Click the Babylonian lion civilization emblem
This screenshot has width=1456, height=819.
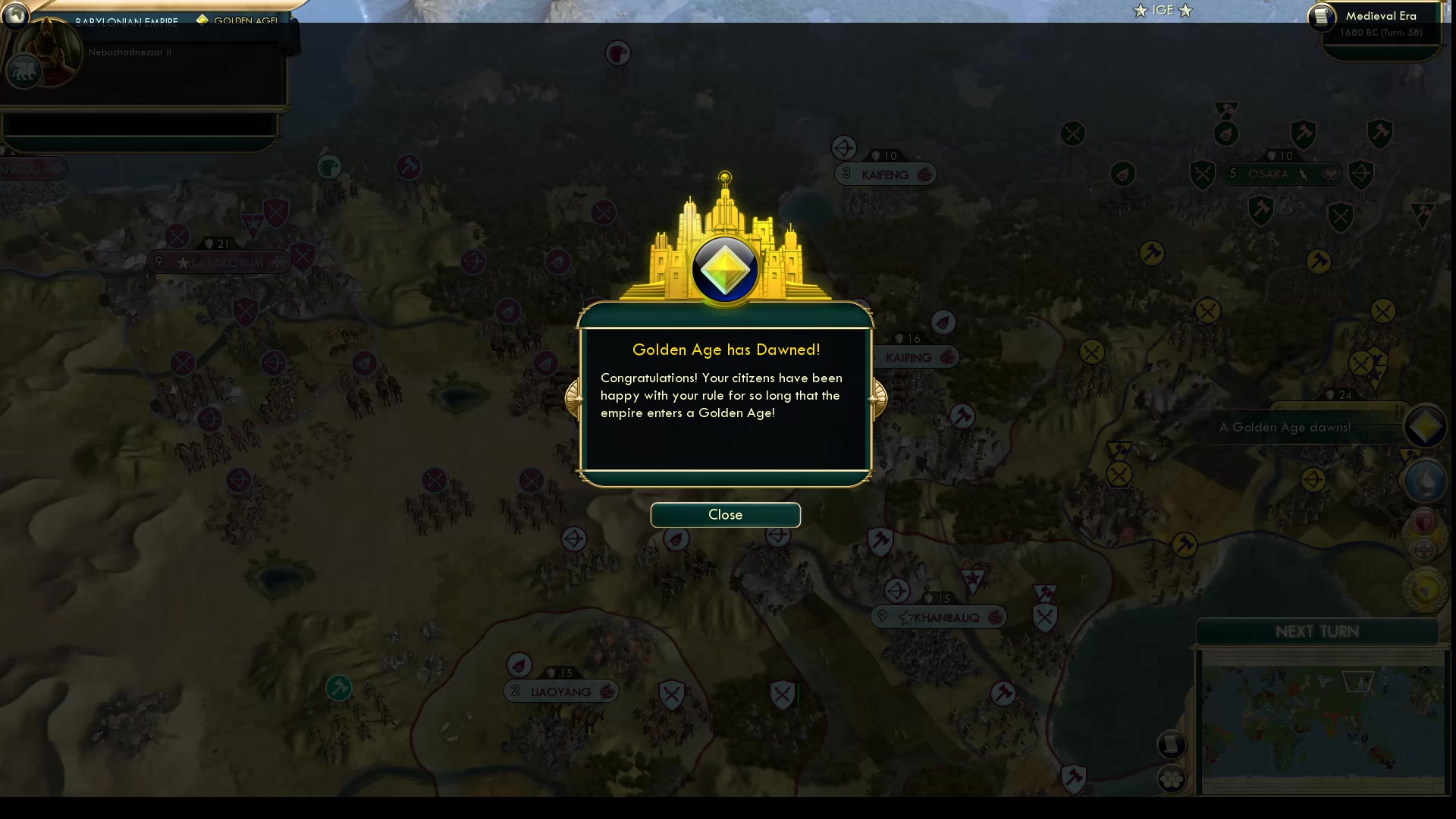(24, 71)
